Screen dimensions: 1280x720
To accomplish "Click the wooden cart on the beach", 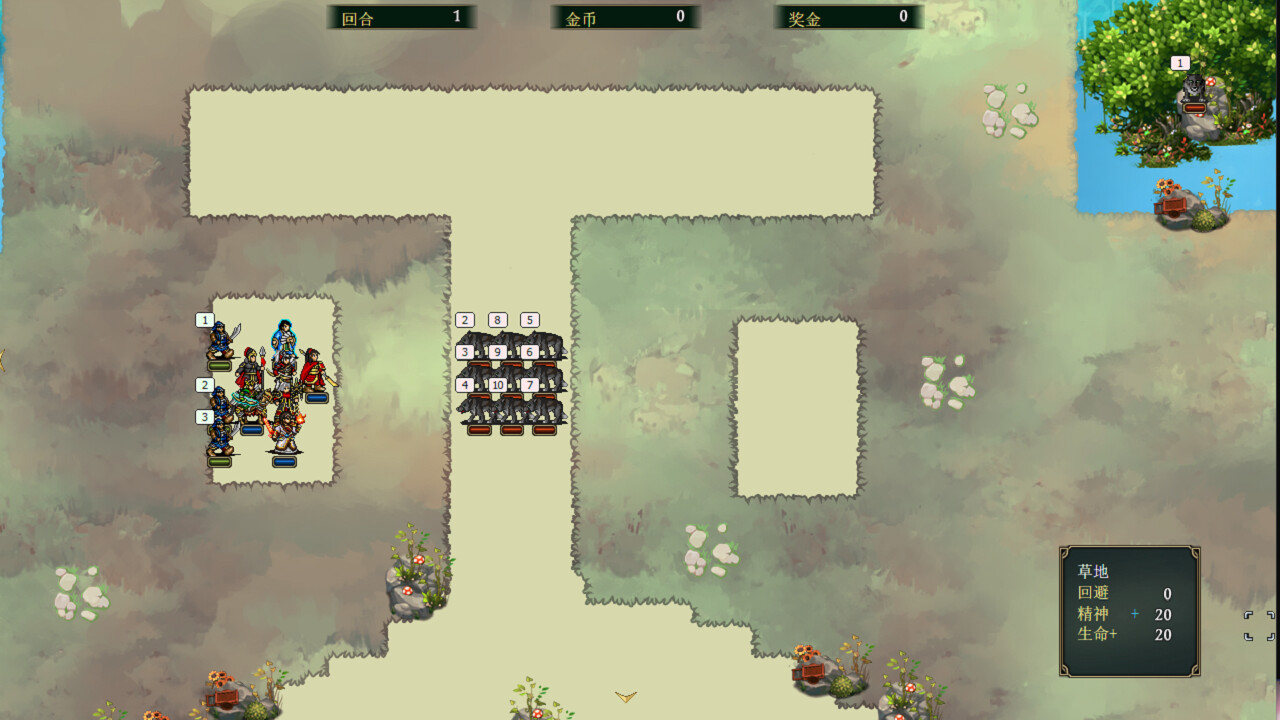I will (x=1170, y=205).
